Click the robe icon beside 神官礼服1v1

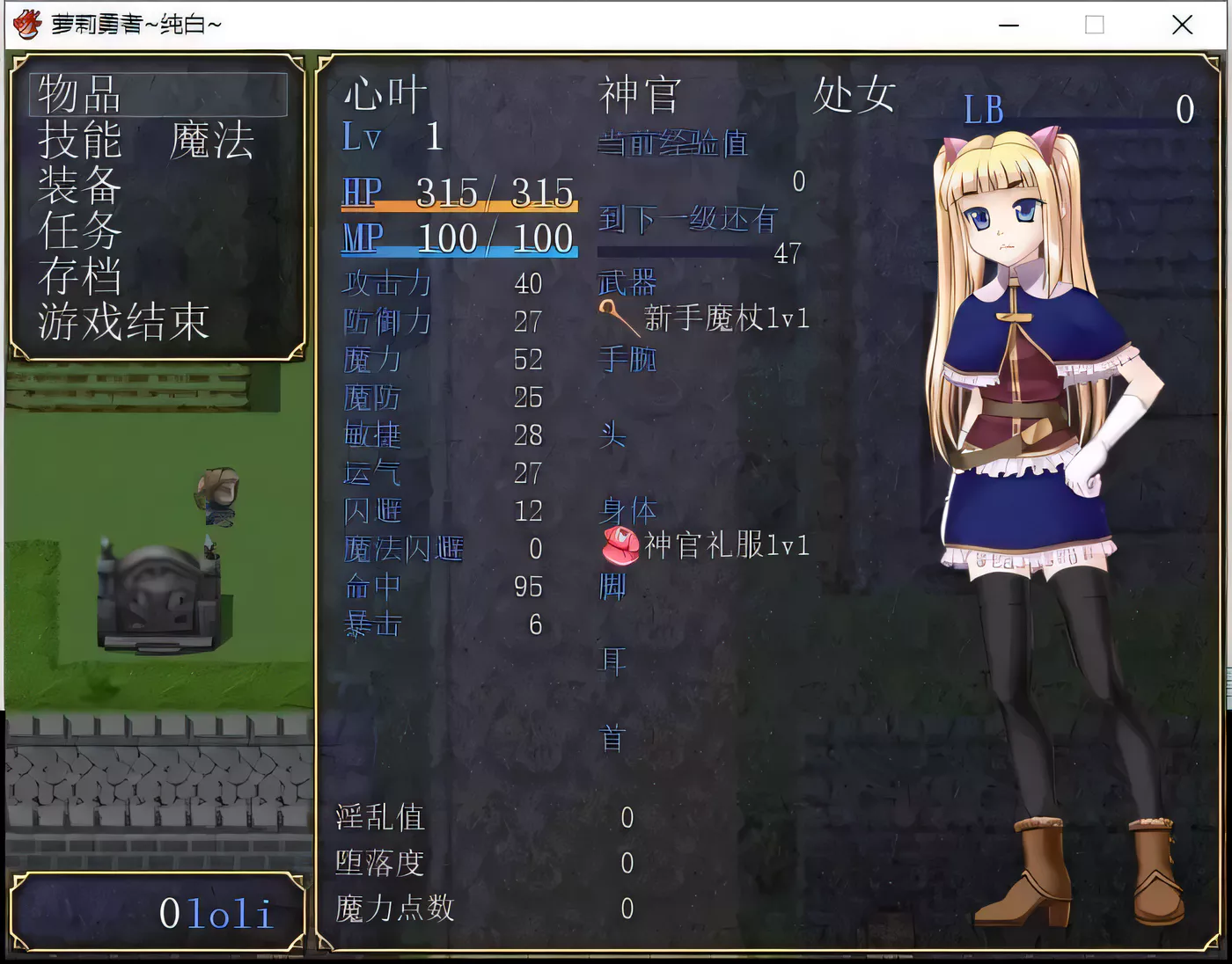tap(620, 545)
